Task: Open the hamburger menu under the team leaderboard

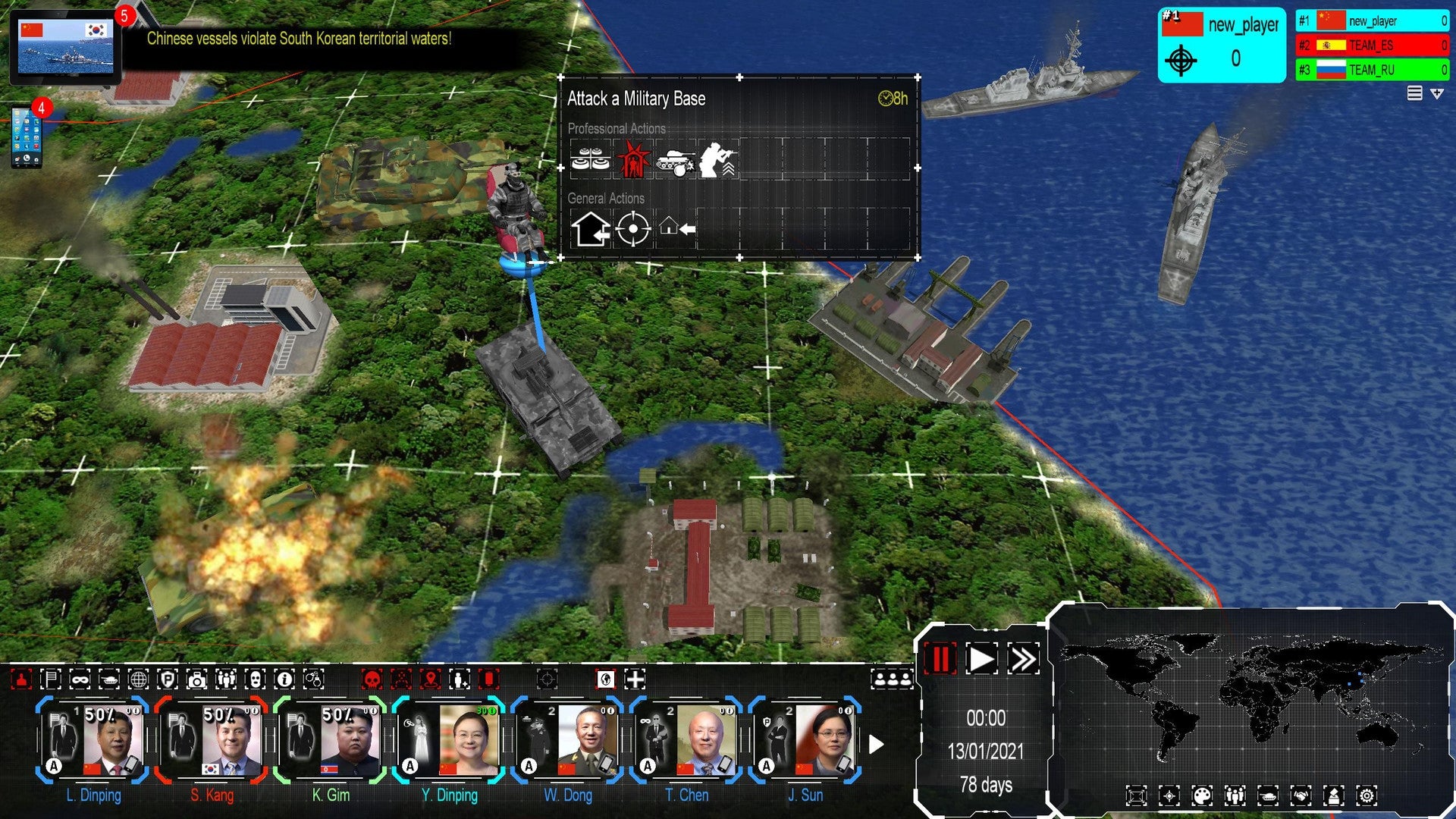Action: [1414, 91]
